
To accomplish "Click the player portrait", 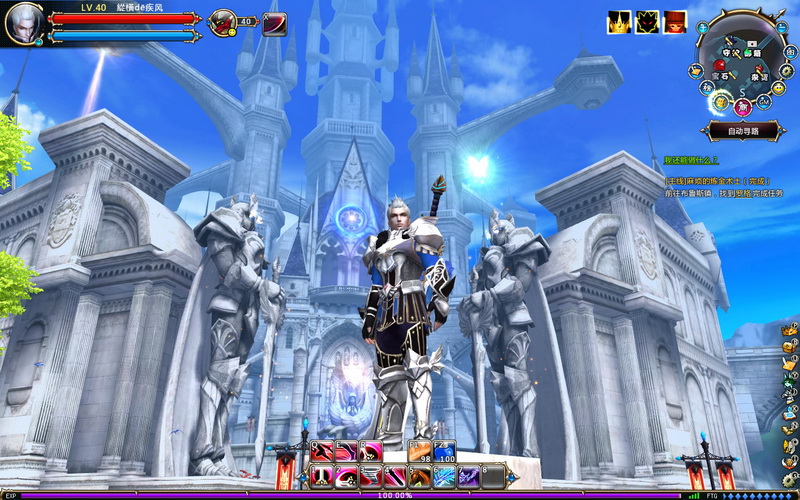I will click(x=23, y=23).
